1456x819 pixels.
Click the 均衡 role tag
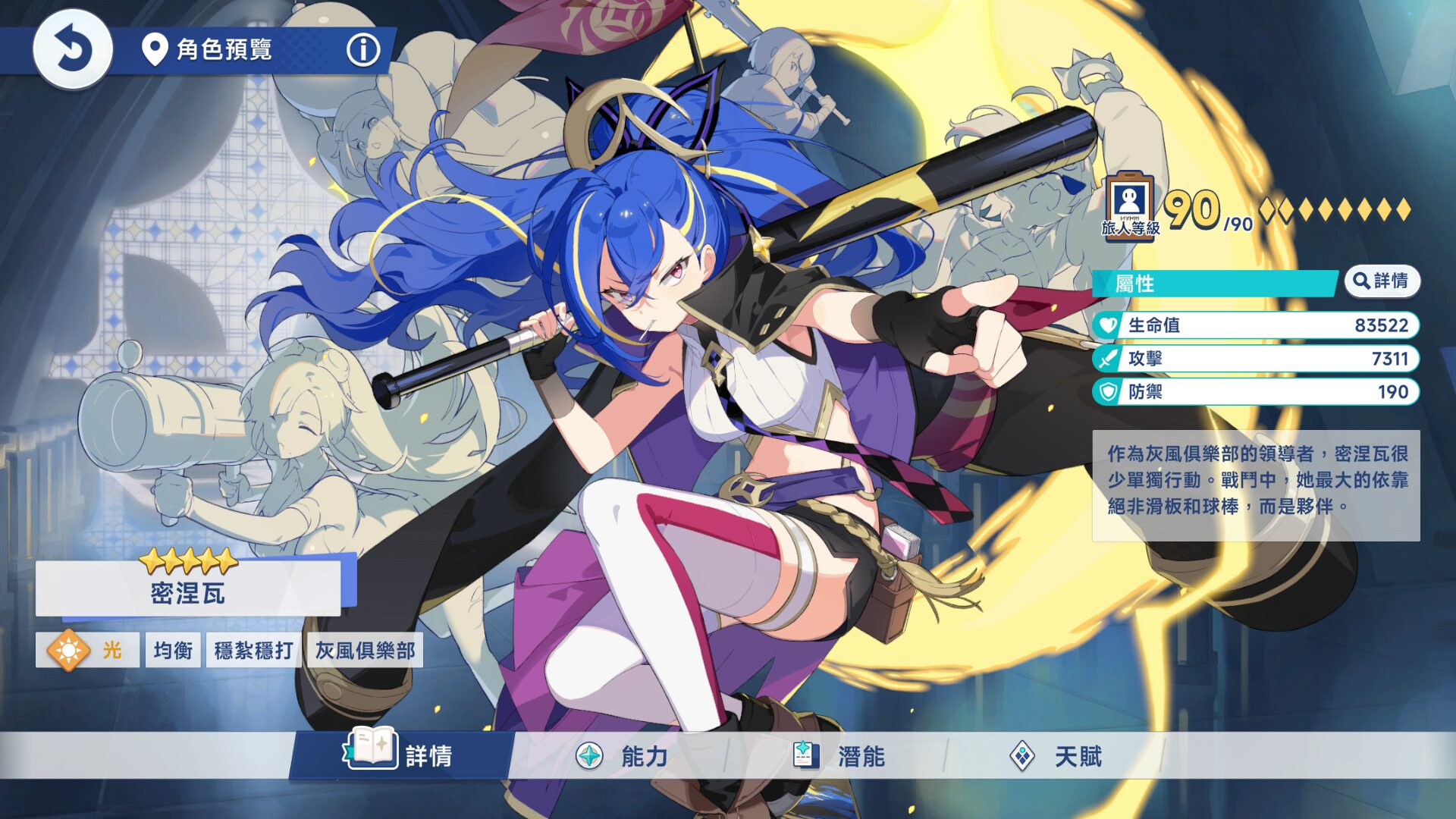[173, 650]
